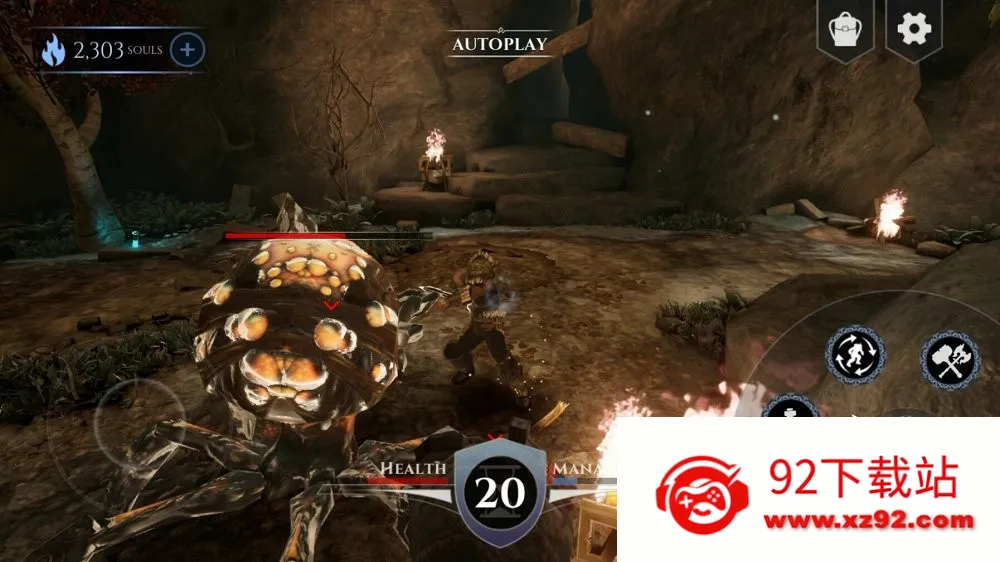Add more souls with the plus button
Screen dimensions: 1000x562
(x=188, y=49)
